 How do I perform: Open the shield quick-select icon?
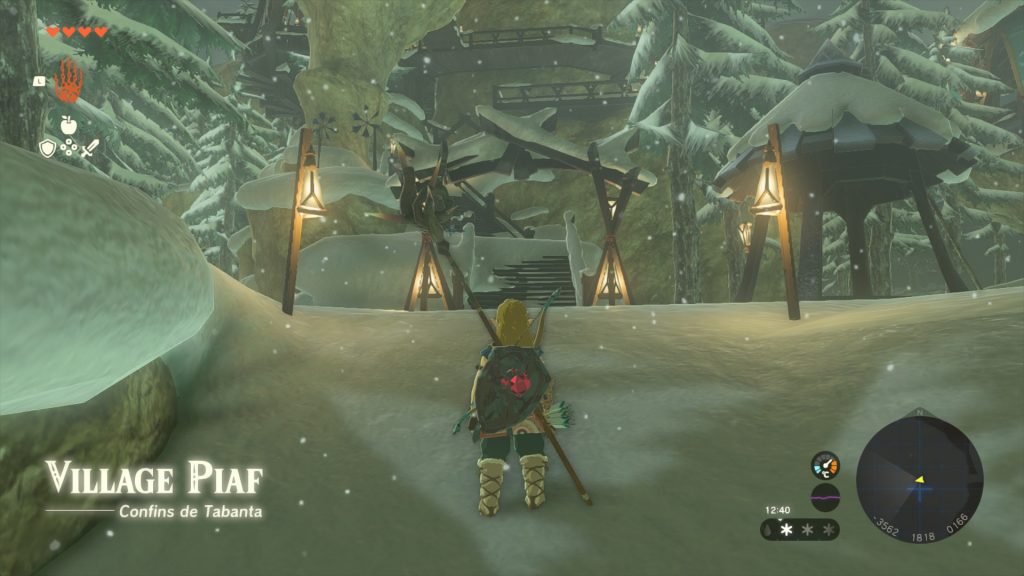46,148
